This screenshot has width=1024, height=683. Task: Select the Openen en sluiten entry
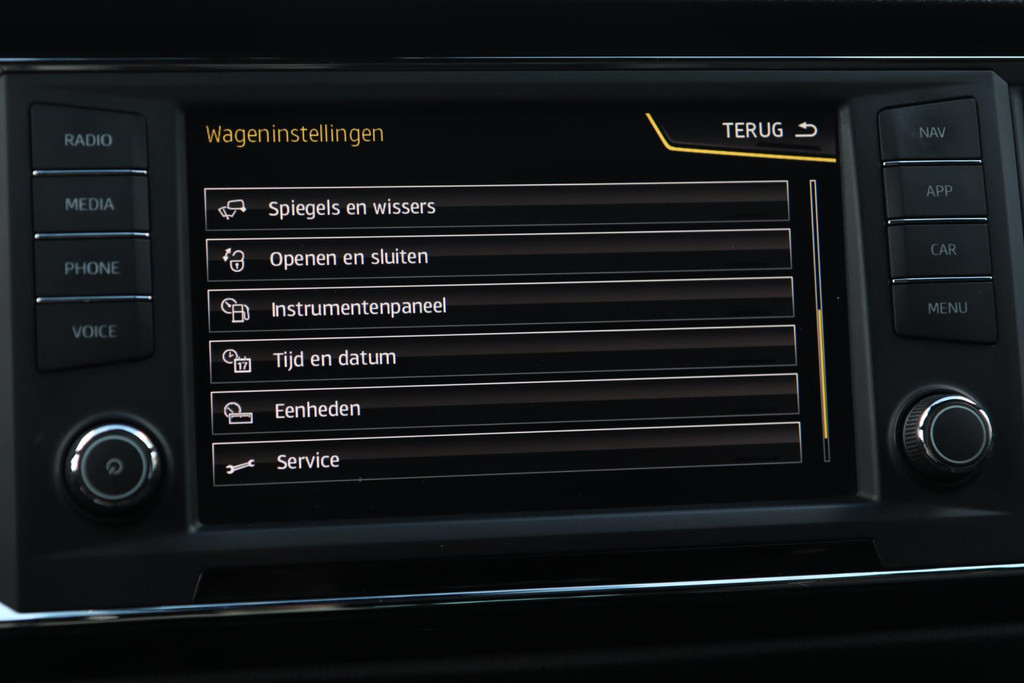[498, 256]
